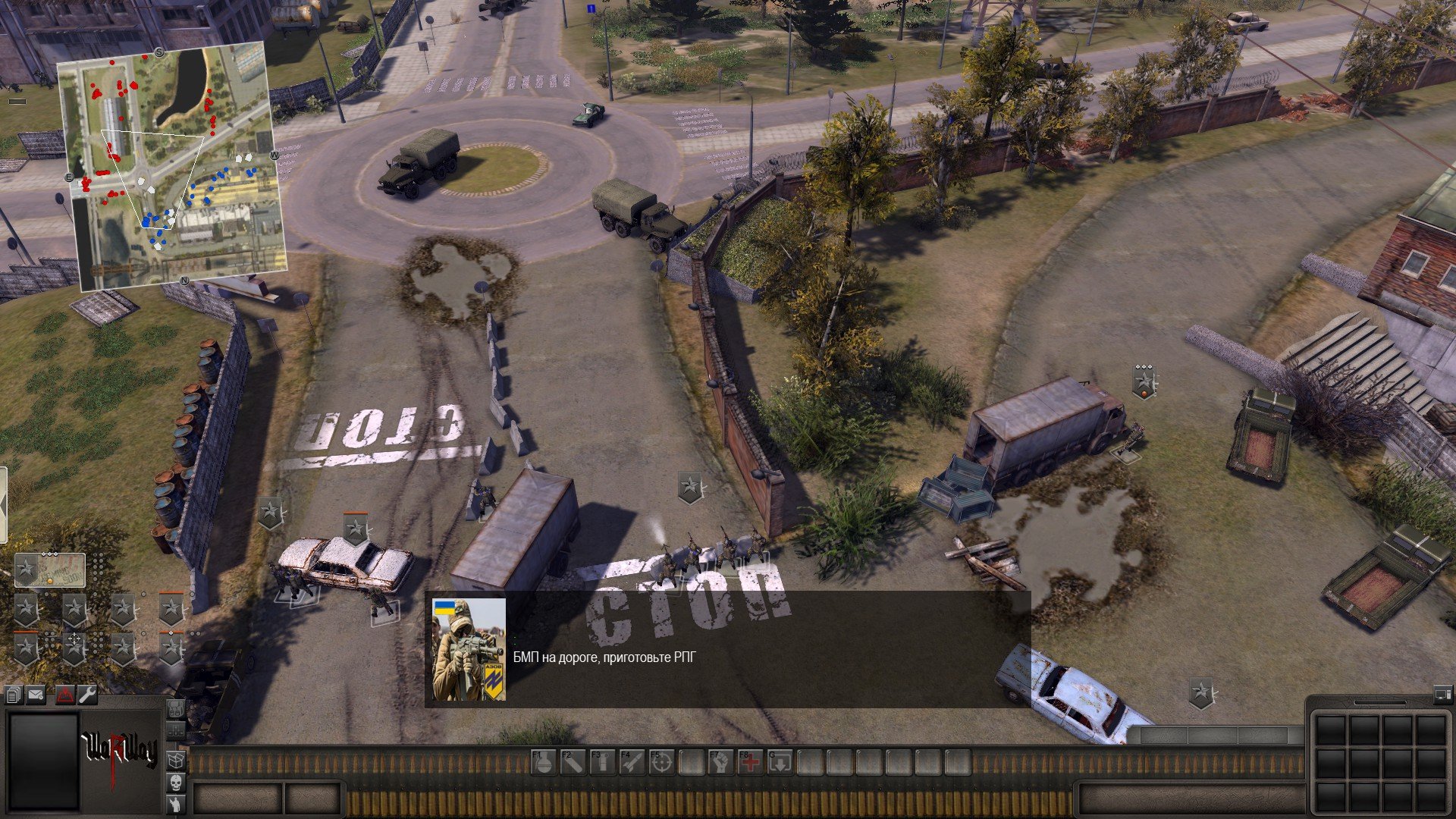Use the F3 smoke grenade ability
Viewport: 1456px width, 819px height.
602,762
